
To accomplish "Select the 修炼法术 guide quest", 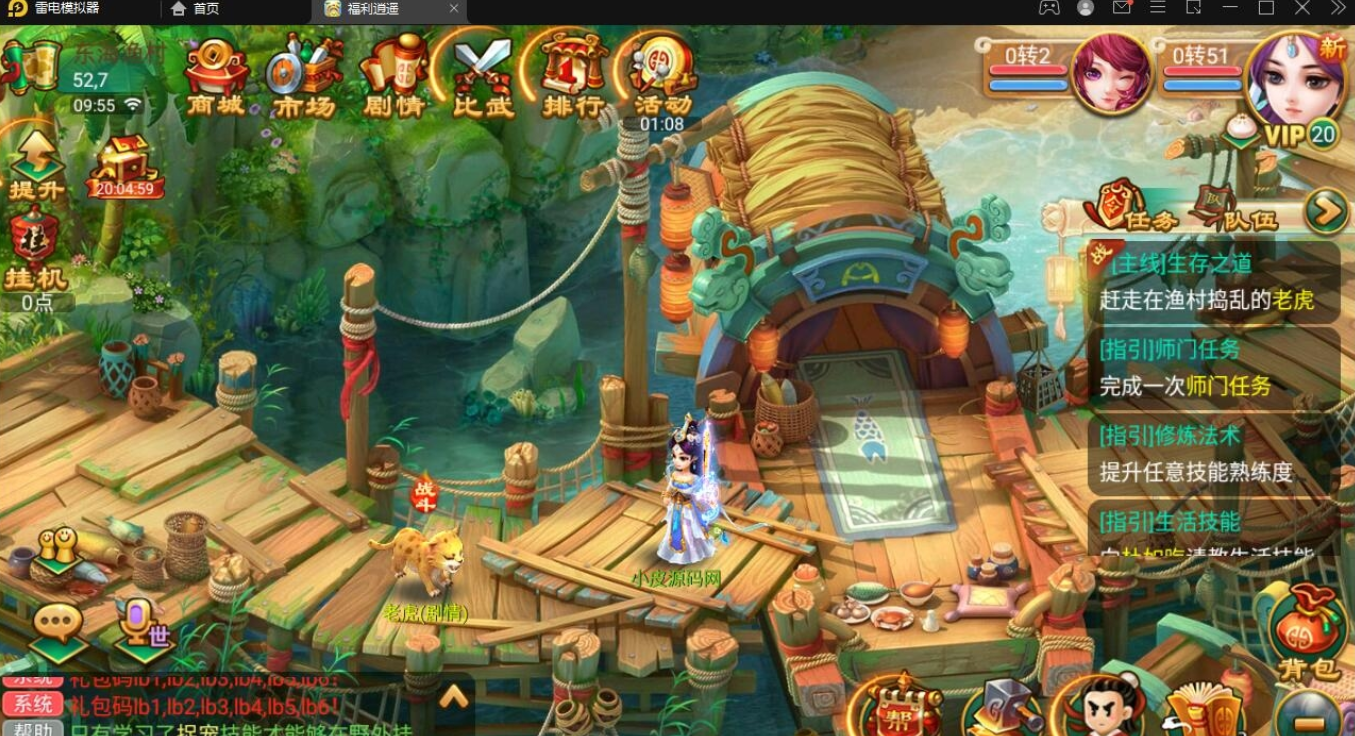I will 1212,453.
